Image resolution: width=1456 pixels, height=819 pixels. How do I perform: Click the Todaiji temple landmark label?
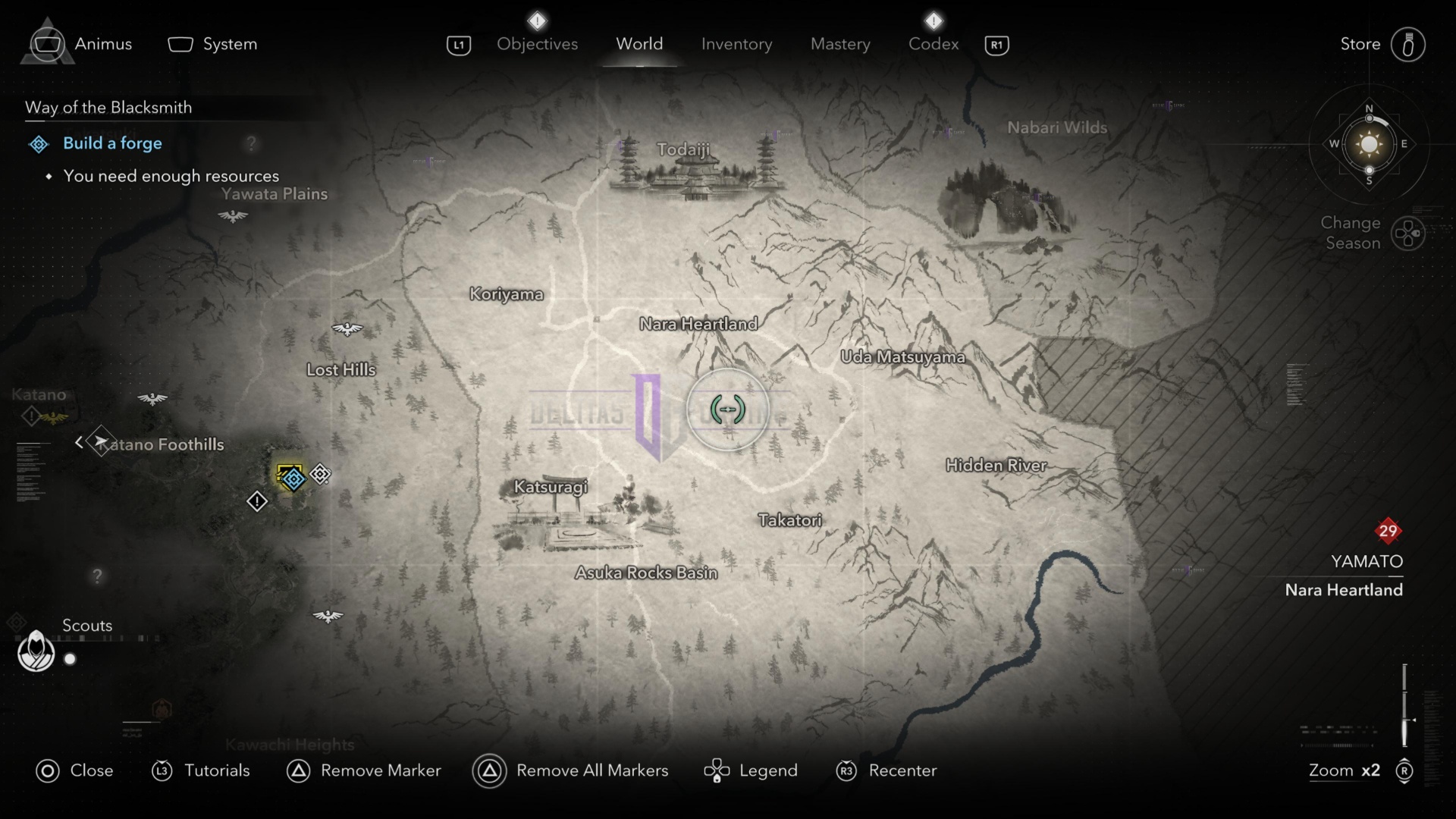(x=683, y=149)
